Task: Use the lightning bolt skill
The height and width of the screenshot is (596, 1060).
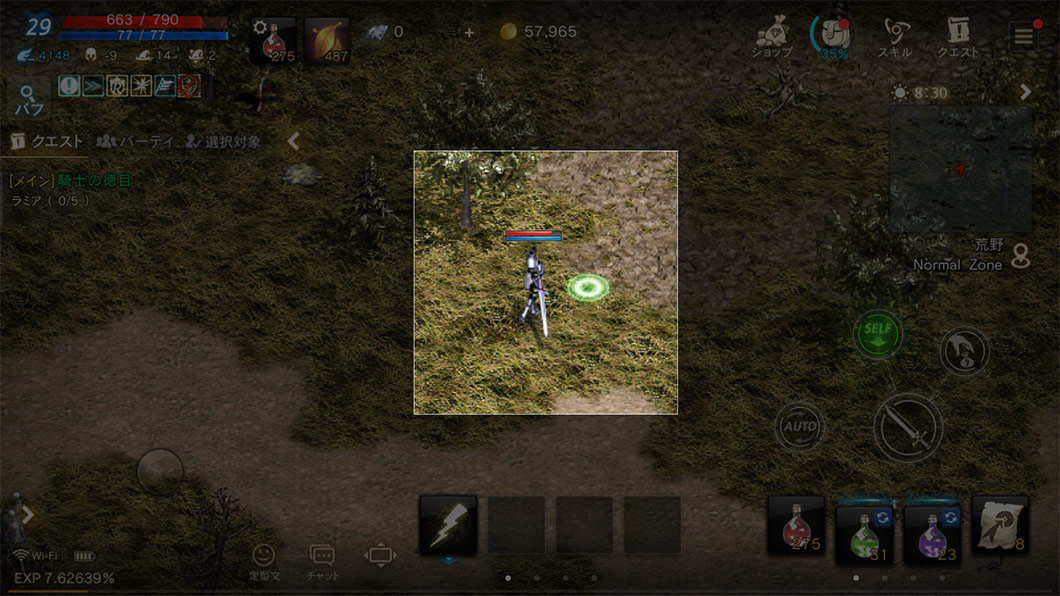Action: pyautogui.click(x=447, y=525)
